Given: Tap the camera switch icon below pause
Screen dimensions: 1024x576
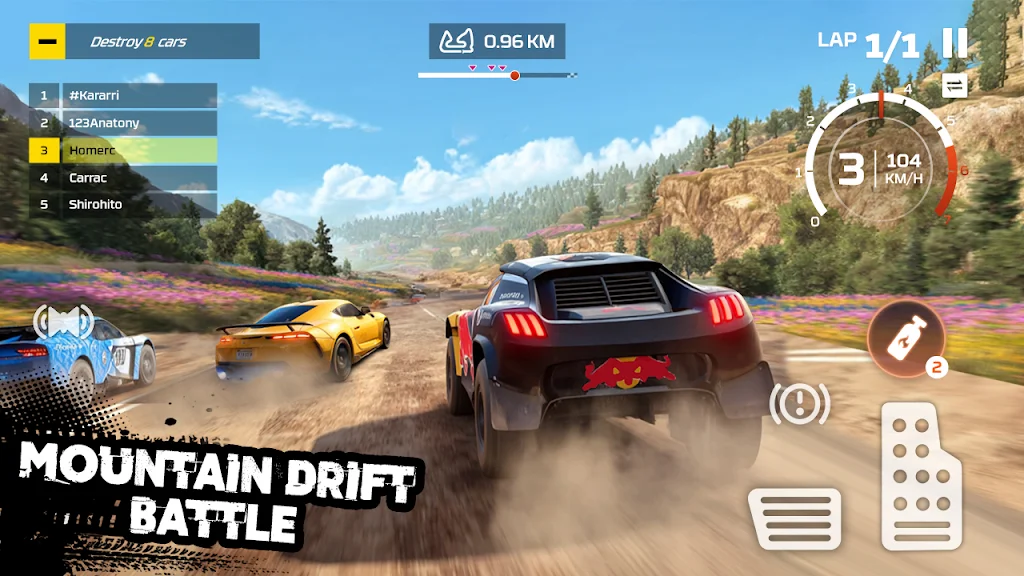Looking at the screenshot, I should click(955, 86).
